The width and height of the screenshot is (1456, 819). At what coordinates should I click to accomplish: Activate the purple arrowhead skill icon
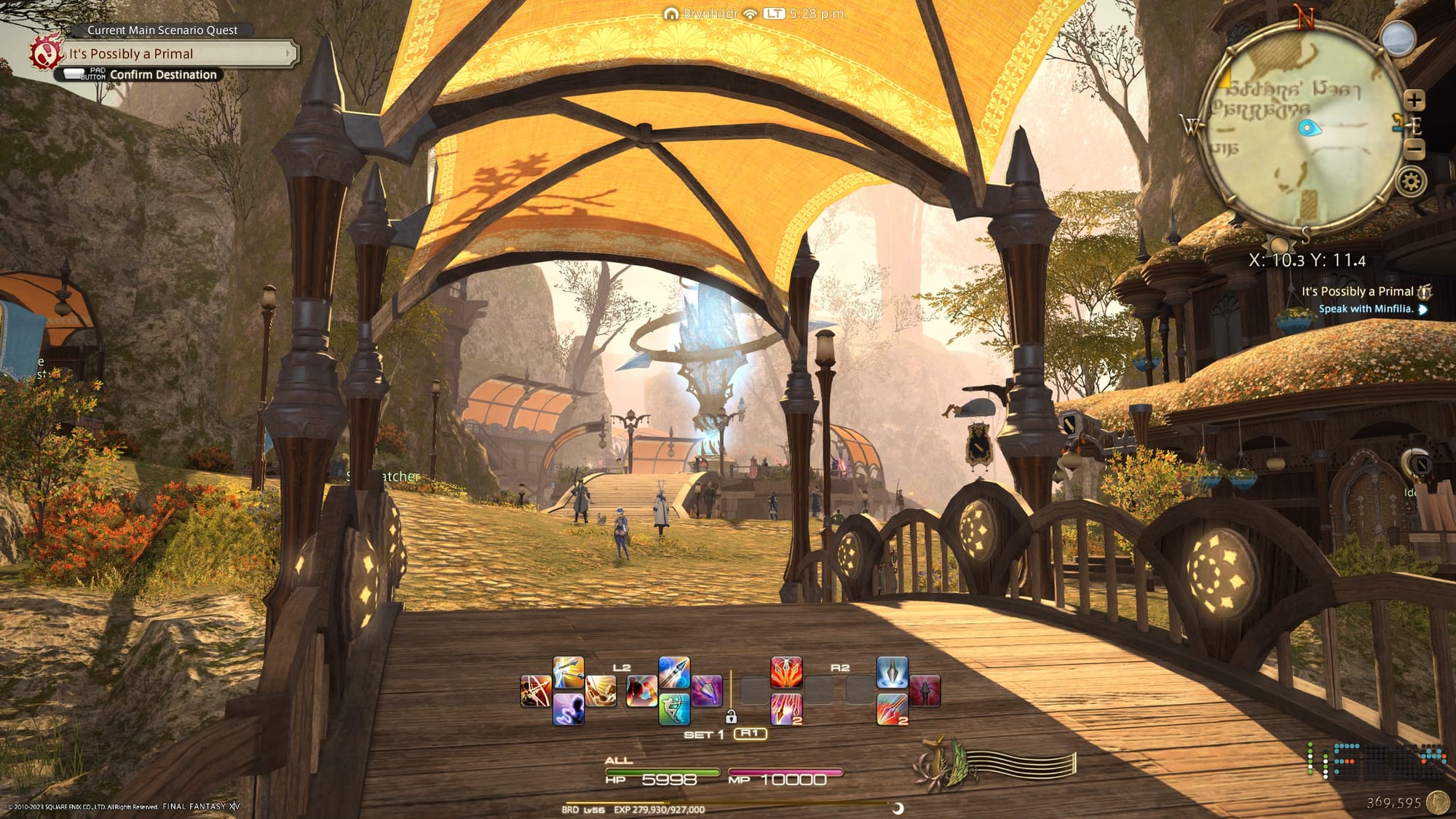pos(706,691)
